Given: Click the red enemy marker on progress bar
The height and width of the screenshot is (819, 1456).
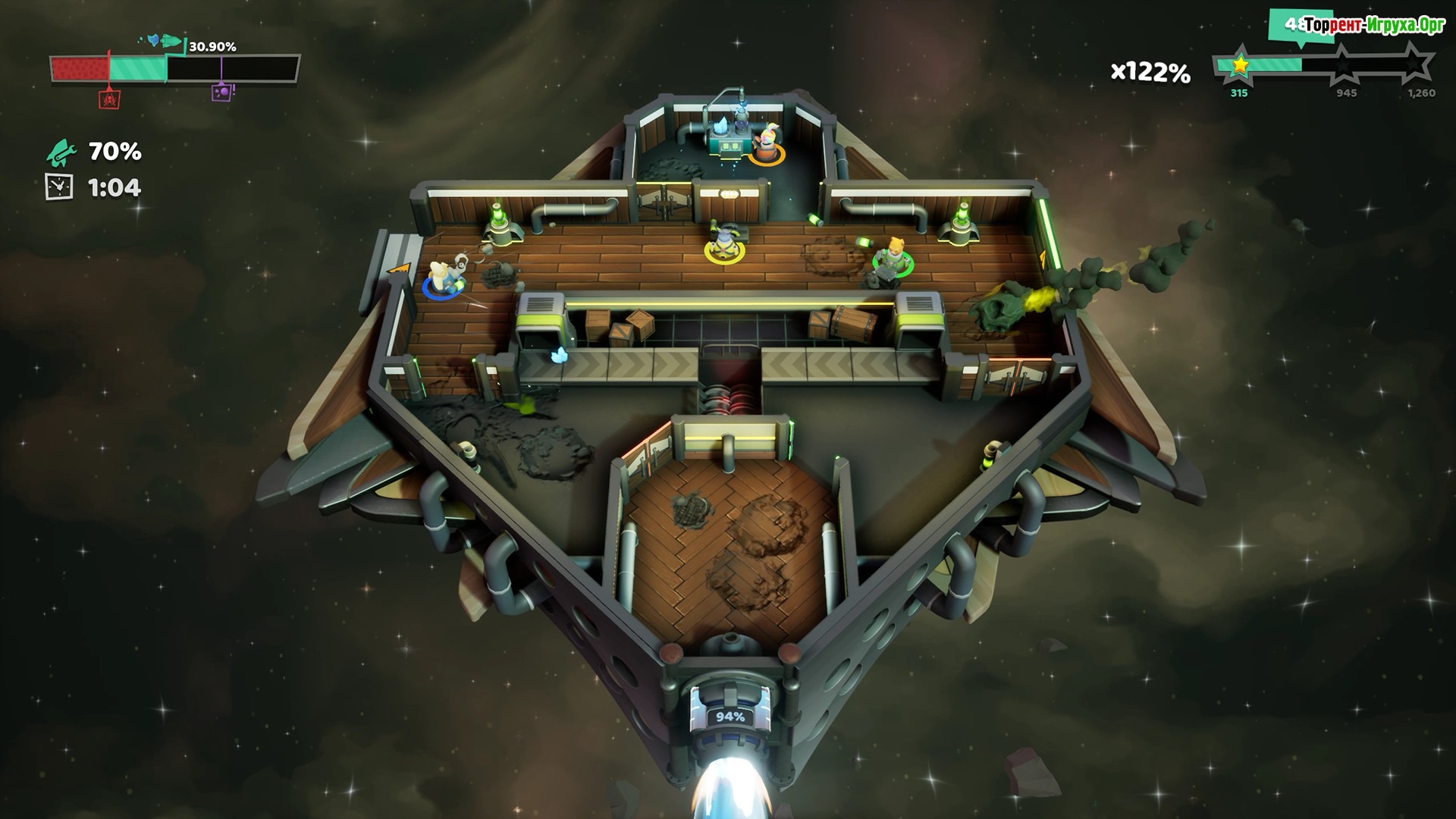Looking at the screenshot, I should tap(109, 98).
